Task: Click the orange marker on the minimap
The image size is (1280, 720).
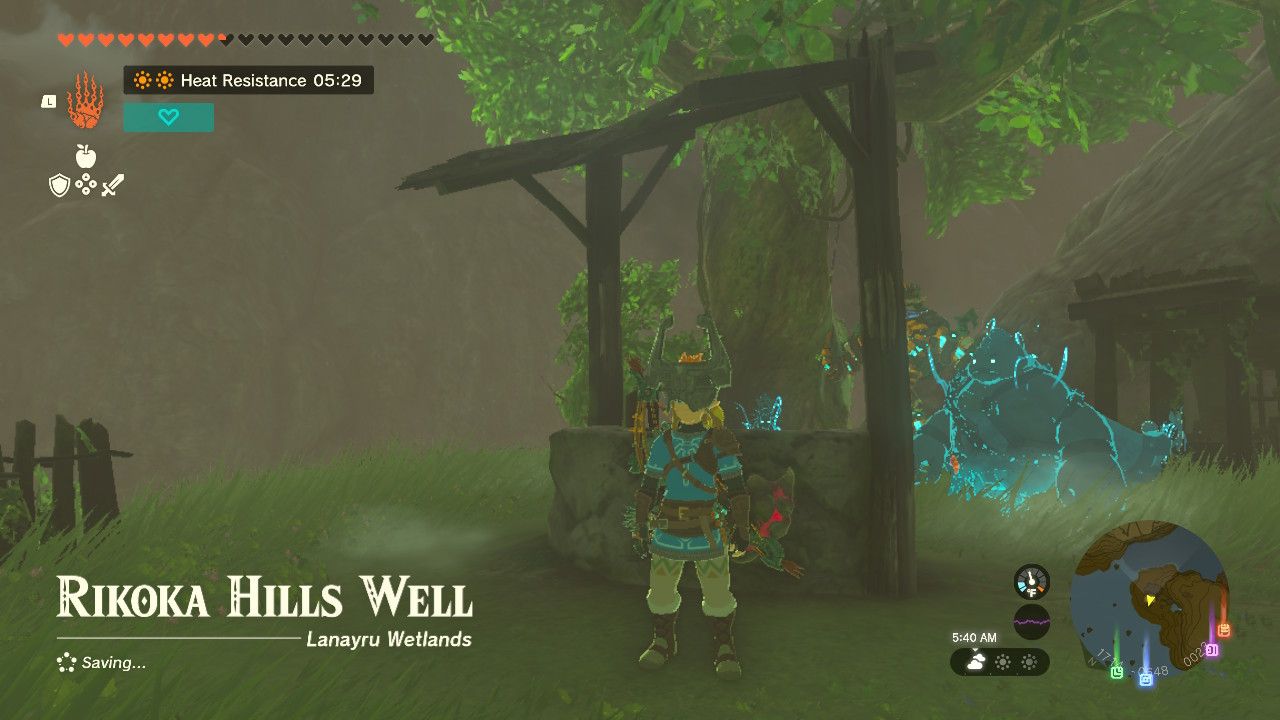Action: click(1224, 630)
